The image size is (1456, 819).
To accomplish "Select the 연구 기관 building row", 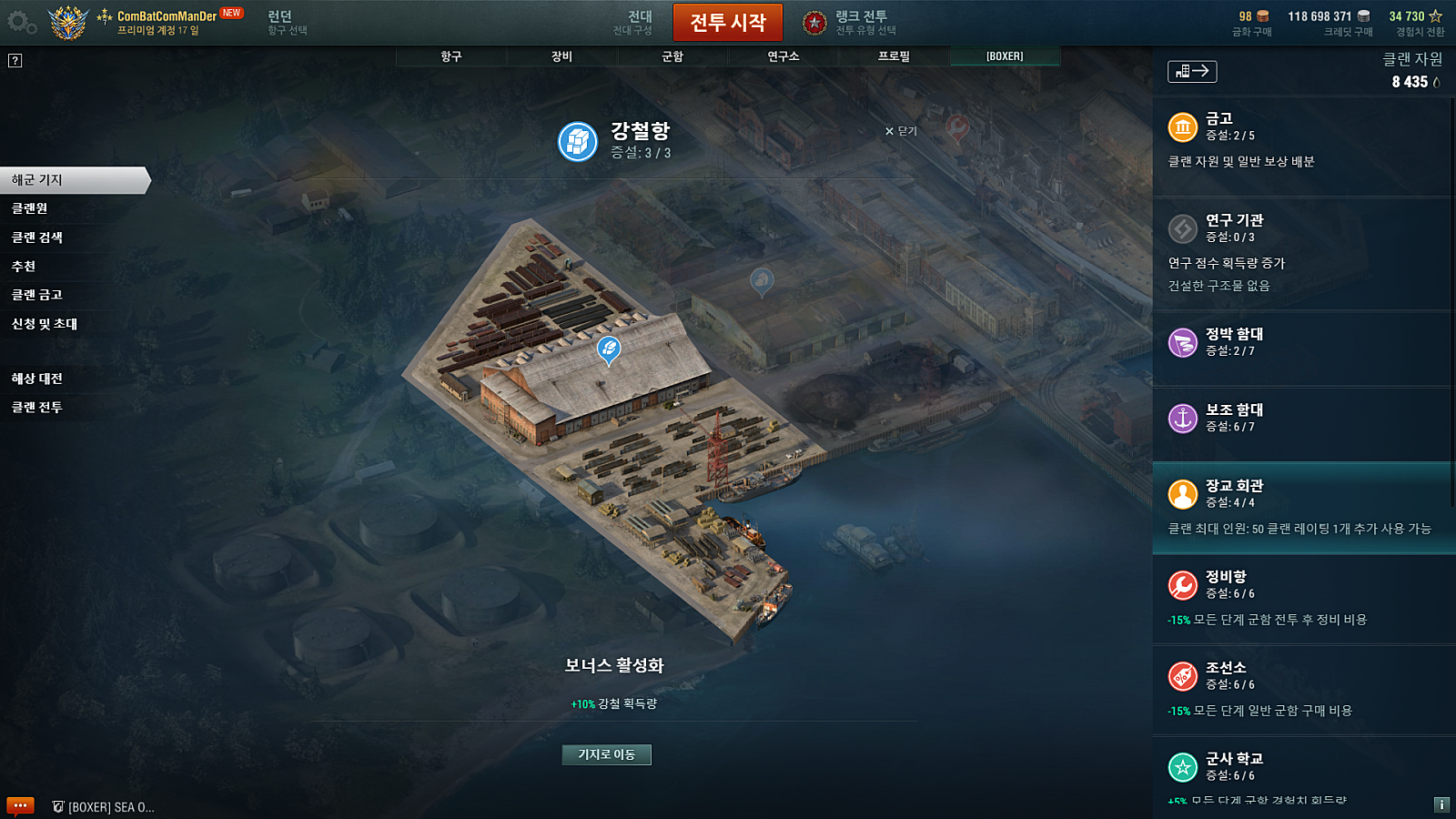I will [1301, 251].
